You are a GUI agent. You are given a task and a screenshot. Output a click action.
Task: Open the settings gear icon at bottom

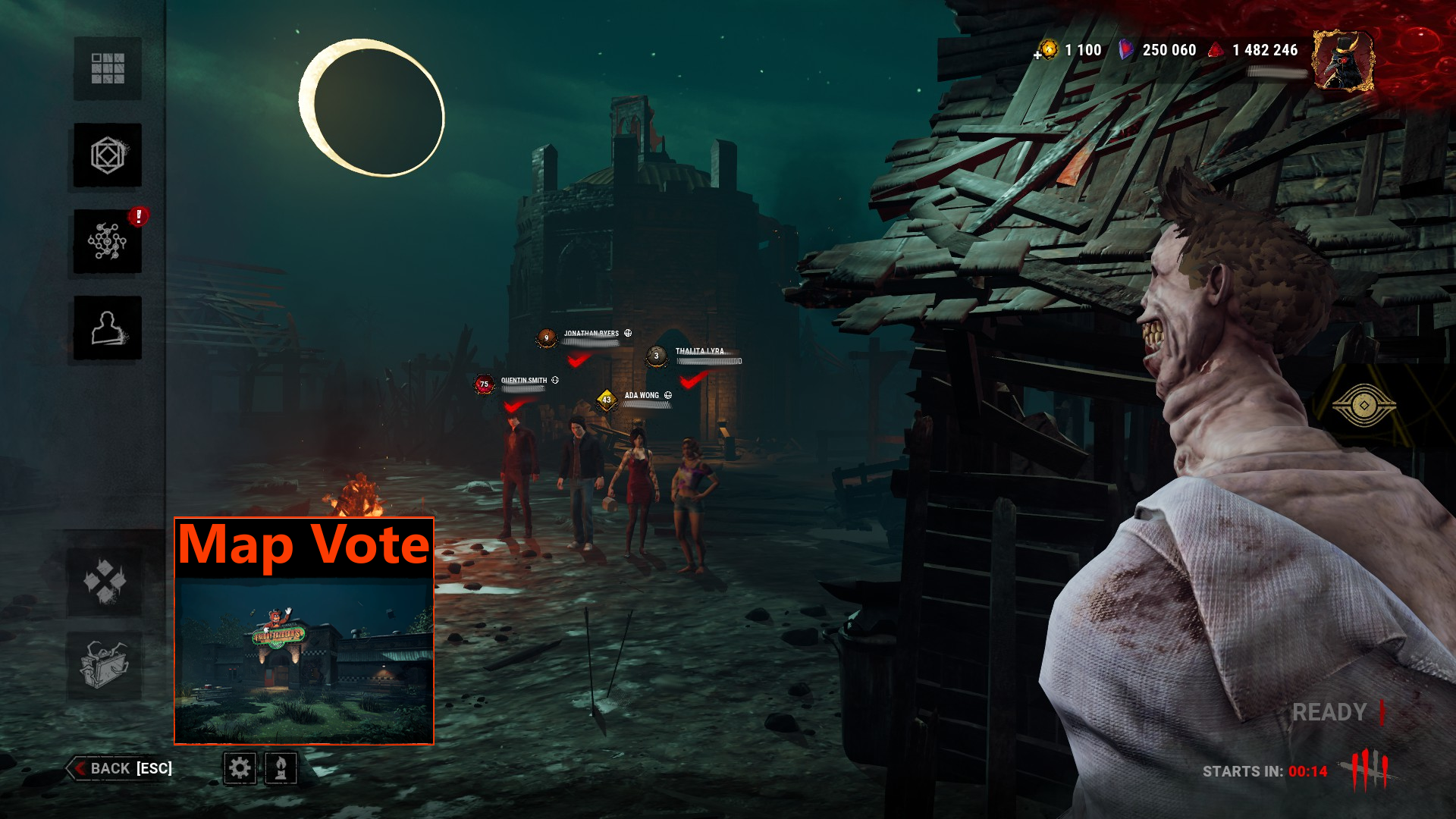[x=239, y=769]
